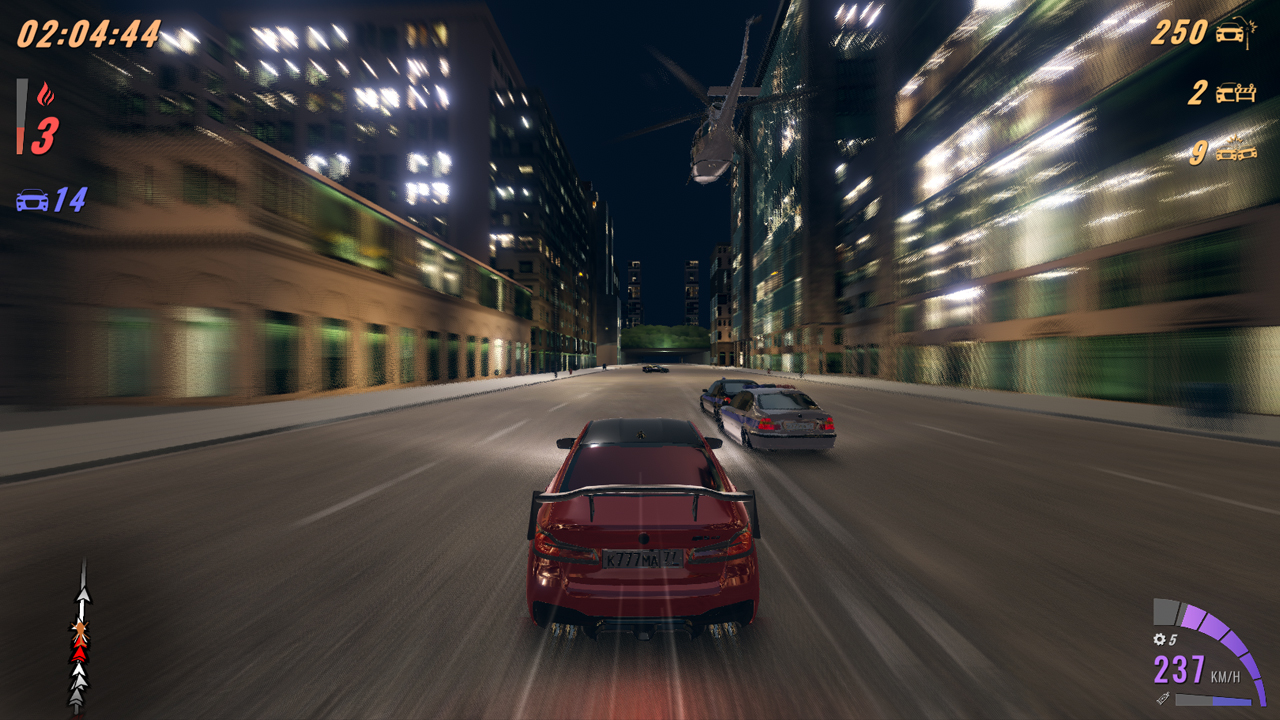This screenshot has width=1280, height=720.
Task: Select the two-car collision stat icon
Action: click(x=1236, y=151)
